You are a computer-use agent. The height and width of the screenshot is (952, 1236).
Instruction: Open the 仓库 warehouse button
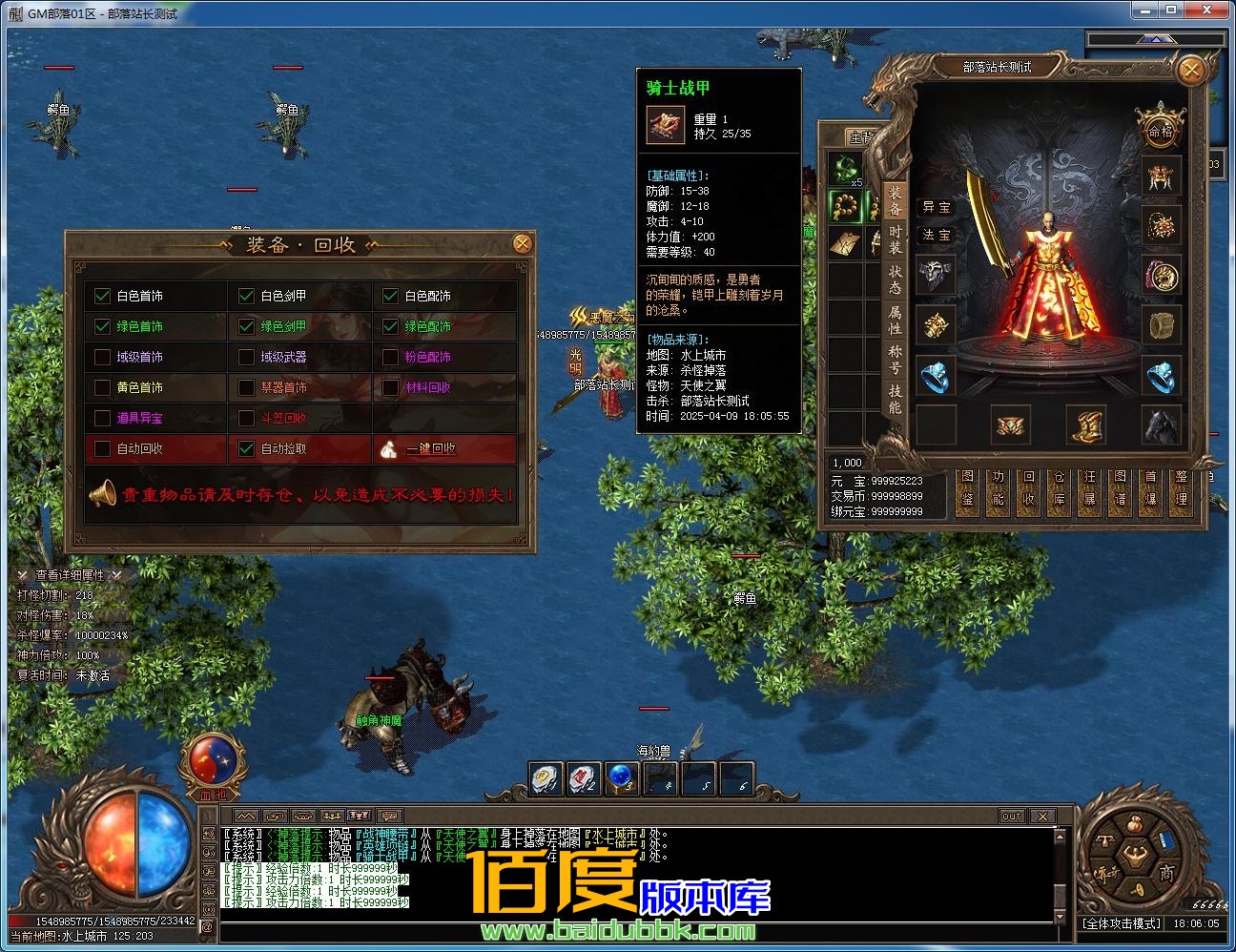[x=1059, y=487]
